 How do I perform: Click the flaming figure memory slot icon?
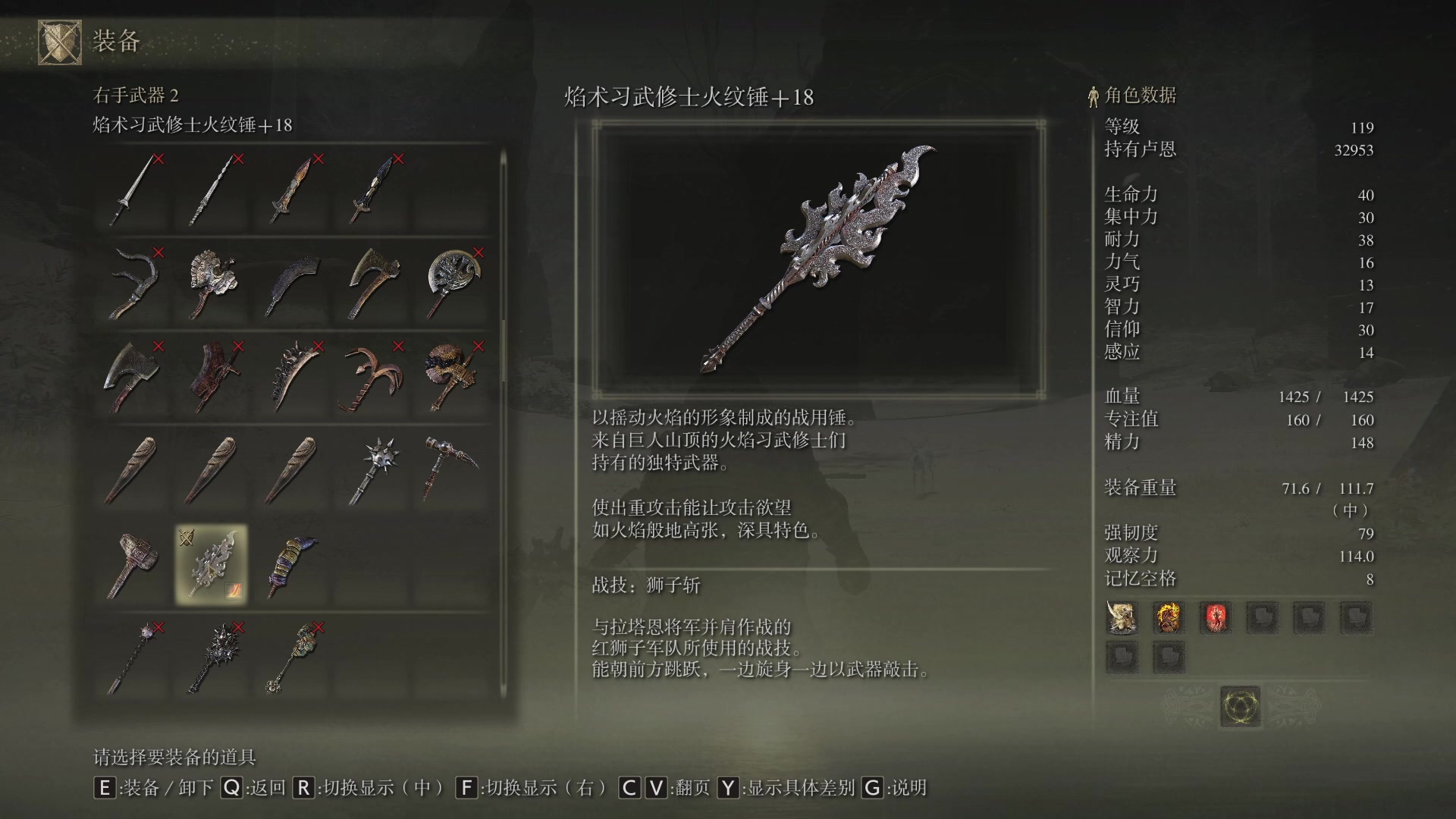[x=1169, y=618]
